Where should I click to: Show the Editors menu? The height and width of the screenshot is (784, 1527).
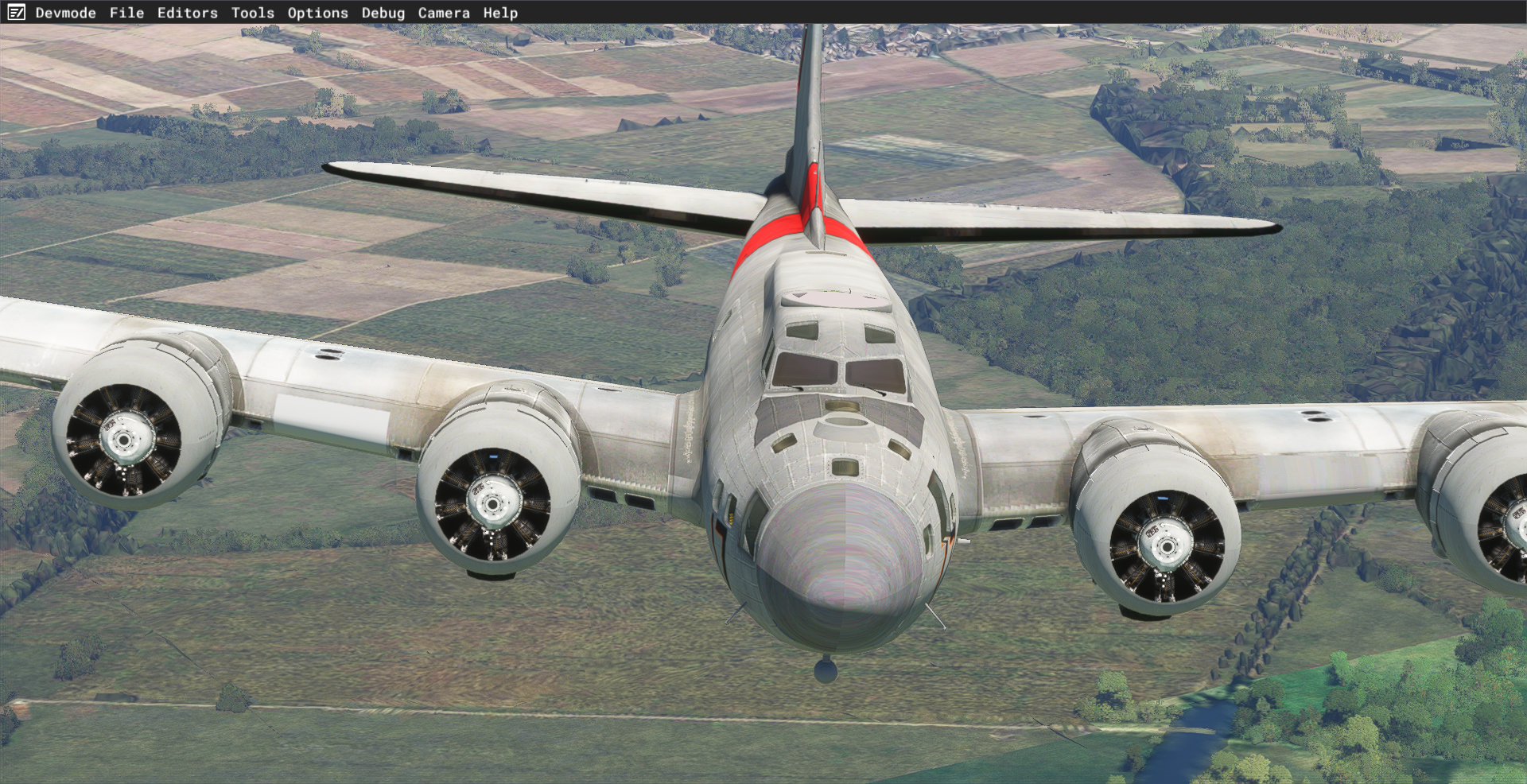coord(187,13)
